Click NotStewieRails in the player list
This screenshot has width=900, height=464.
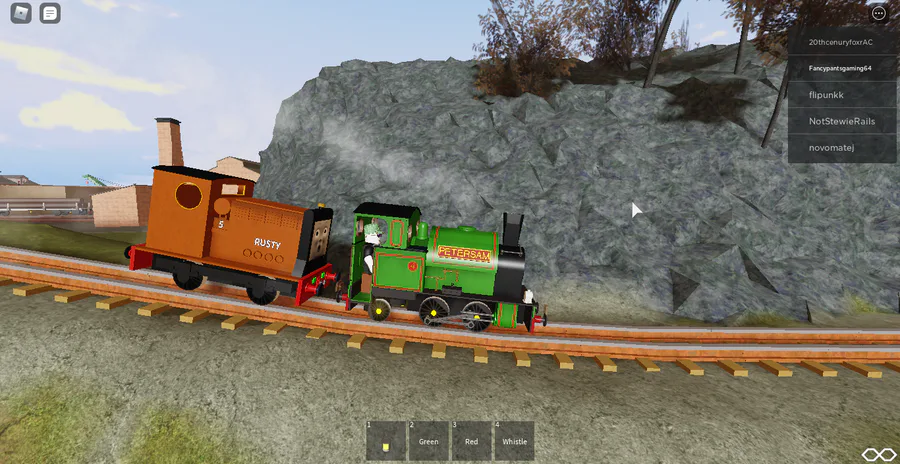[840, 121]
